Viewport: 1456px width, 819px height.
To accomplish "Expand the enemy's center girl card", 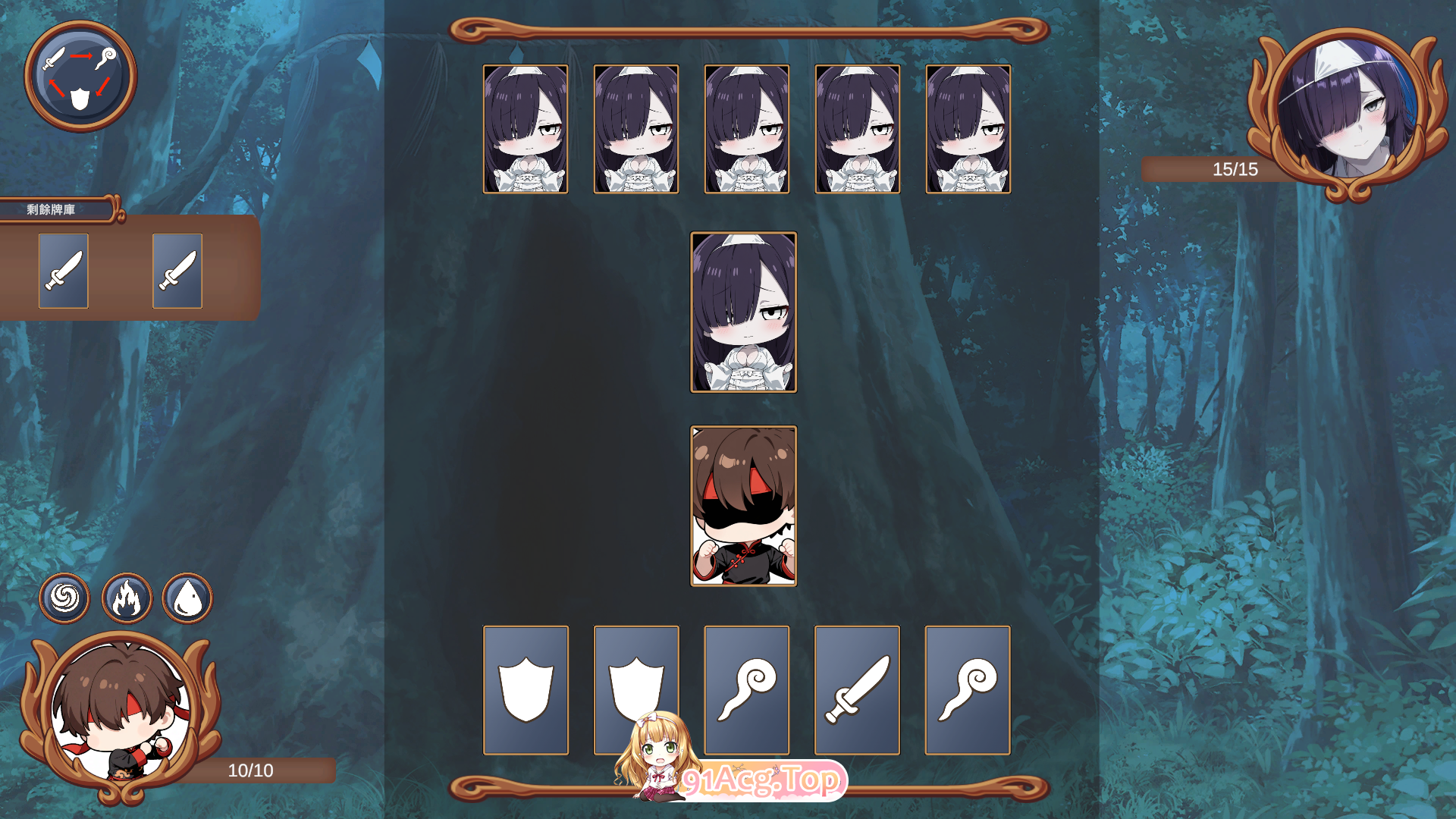I will point(744,312).
